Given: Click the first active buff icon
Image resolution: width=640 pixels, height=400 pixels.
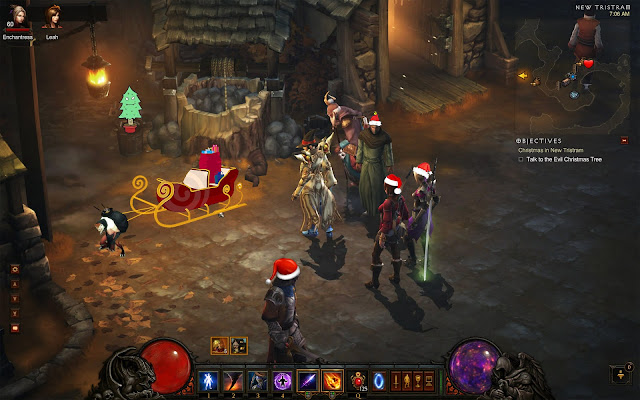Looking at the screenshot, I should 220,346.
